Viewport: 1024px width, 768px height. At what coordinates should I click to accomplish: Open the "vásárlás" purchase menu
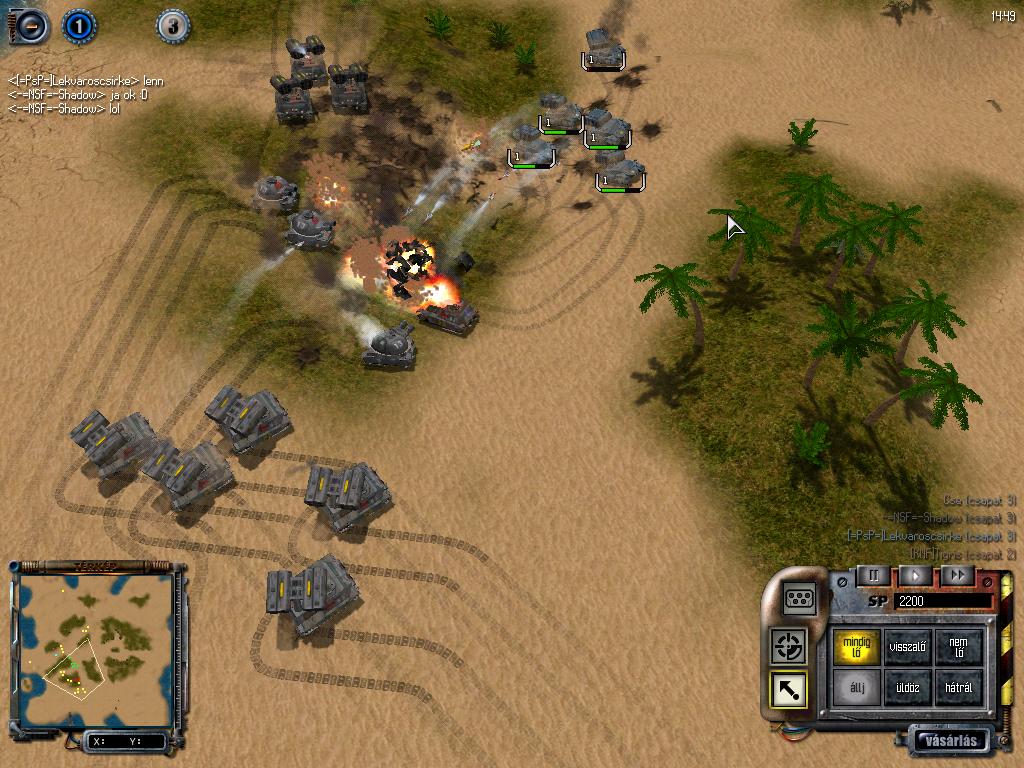click(x=950, y=741)
